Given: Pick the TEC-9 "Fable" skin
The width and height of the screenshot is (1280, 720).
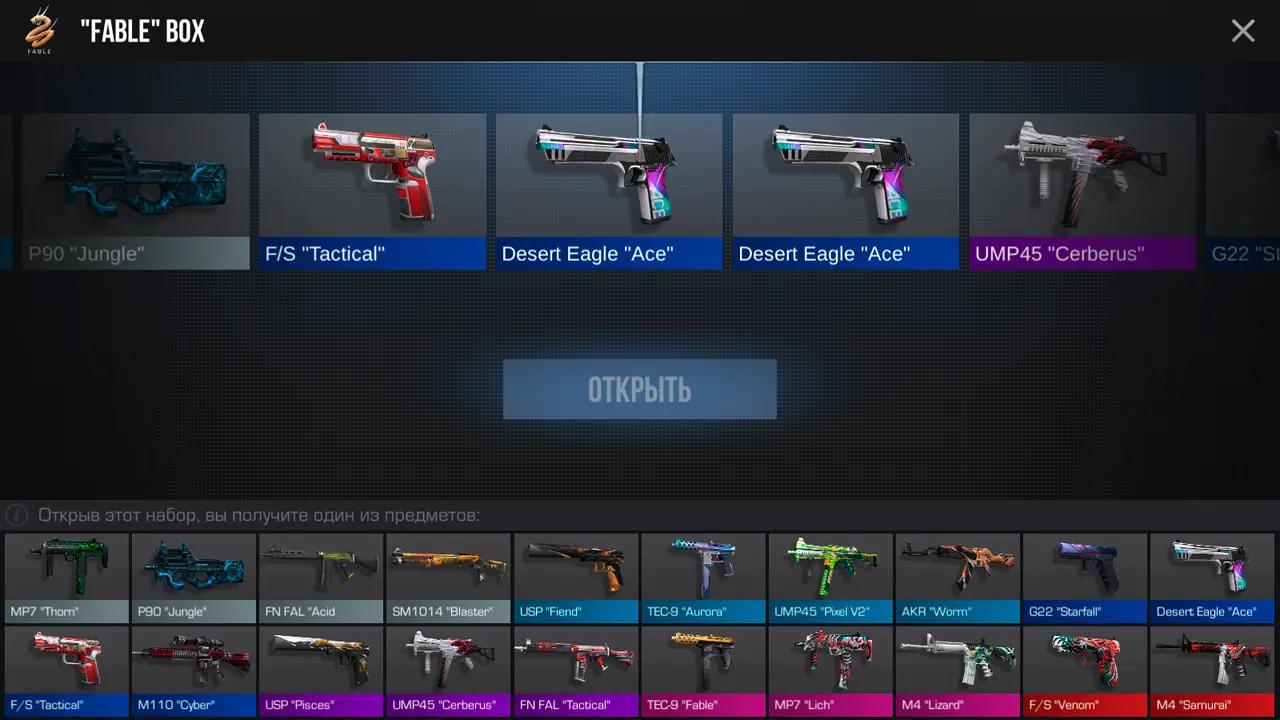Looking at the screenshot, I should 703,670.
